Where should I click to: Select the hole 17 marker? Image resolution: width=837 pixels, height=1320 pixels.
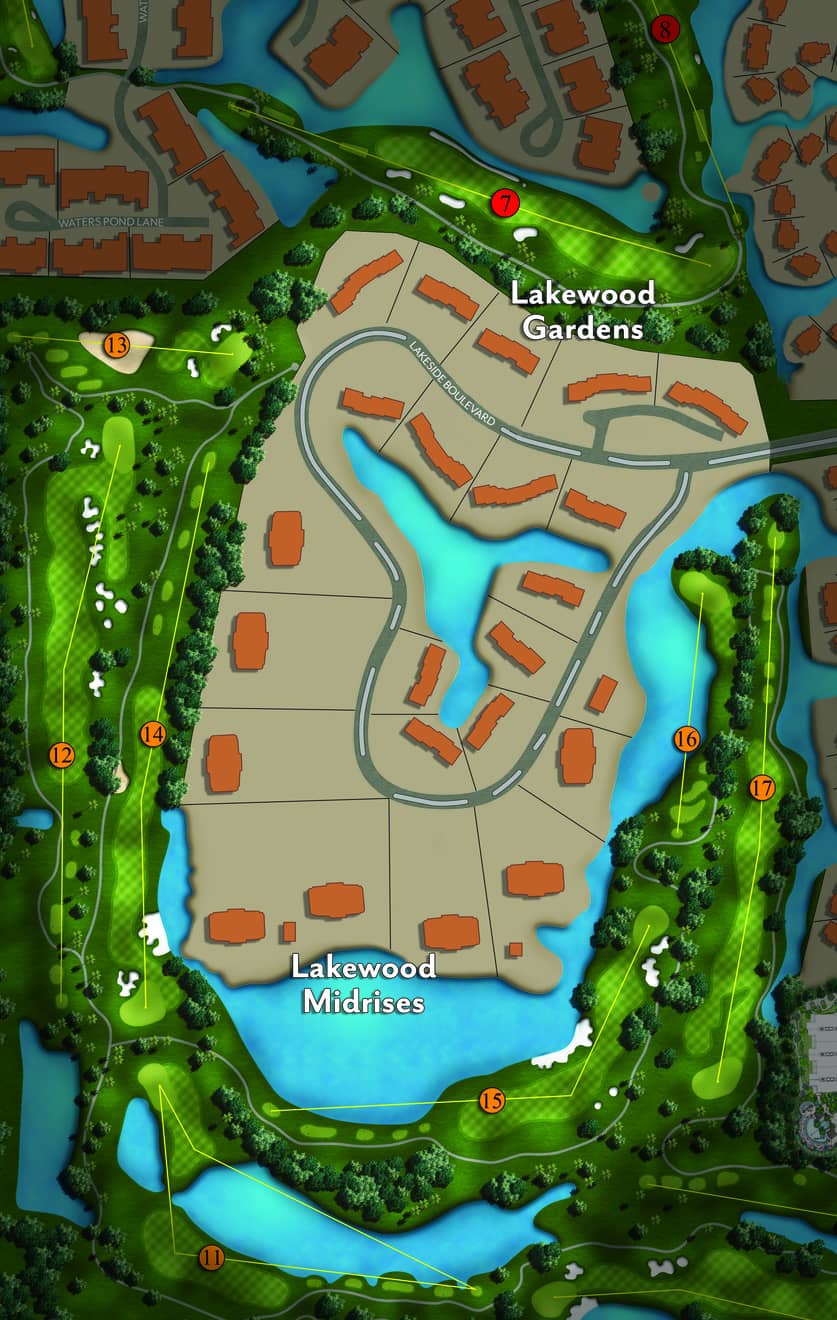[761, 787]
